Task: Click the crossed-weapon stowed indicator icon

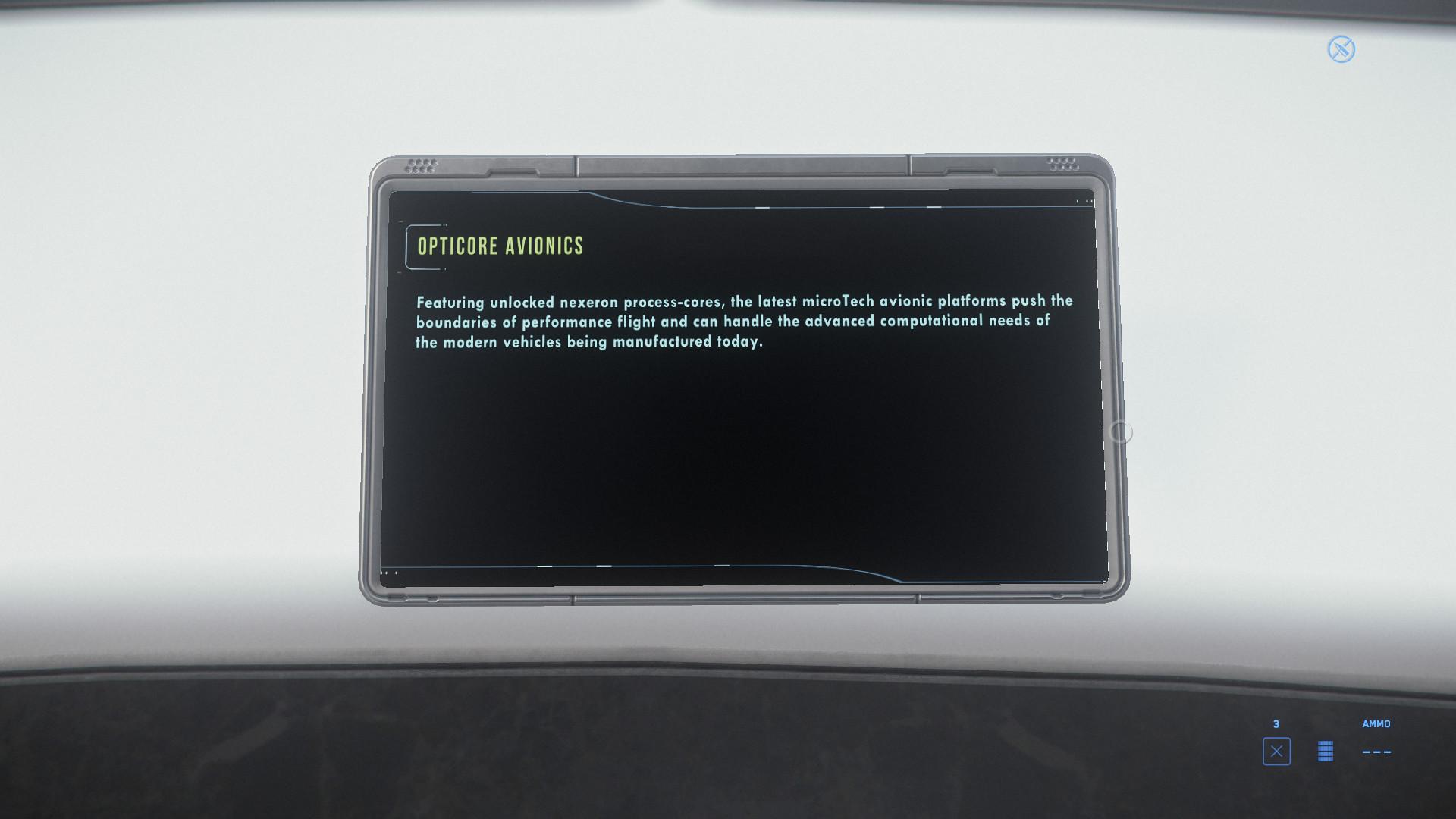Action: tap(1341, 49)
